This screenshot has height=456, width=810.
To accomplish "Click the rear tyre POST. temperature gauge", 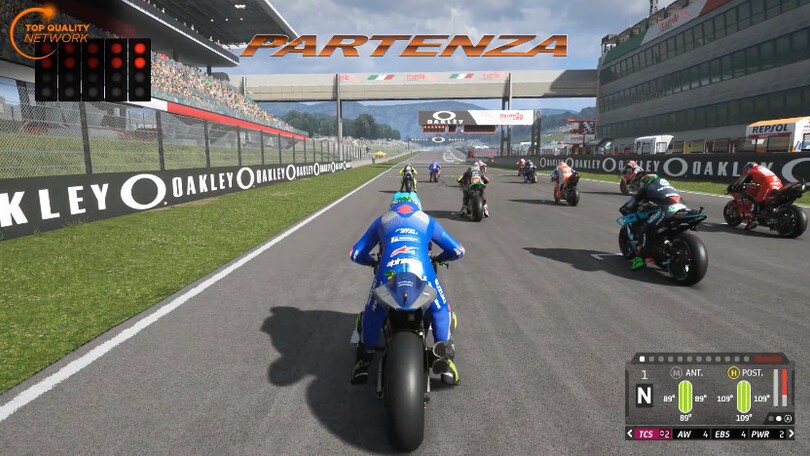I will [743, 397].
